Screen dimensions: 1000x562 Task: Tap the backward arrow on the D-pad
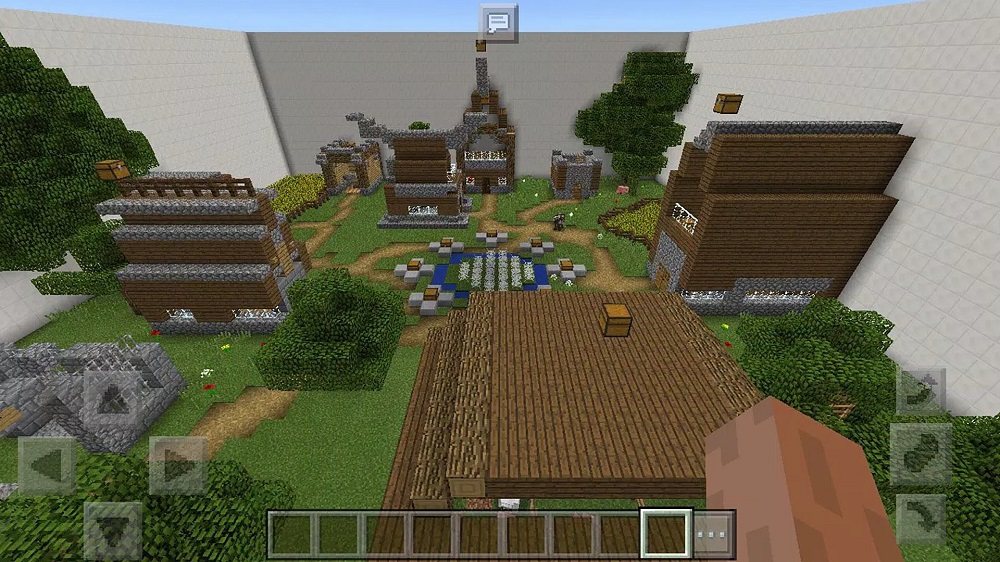(113, 530)
